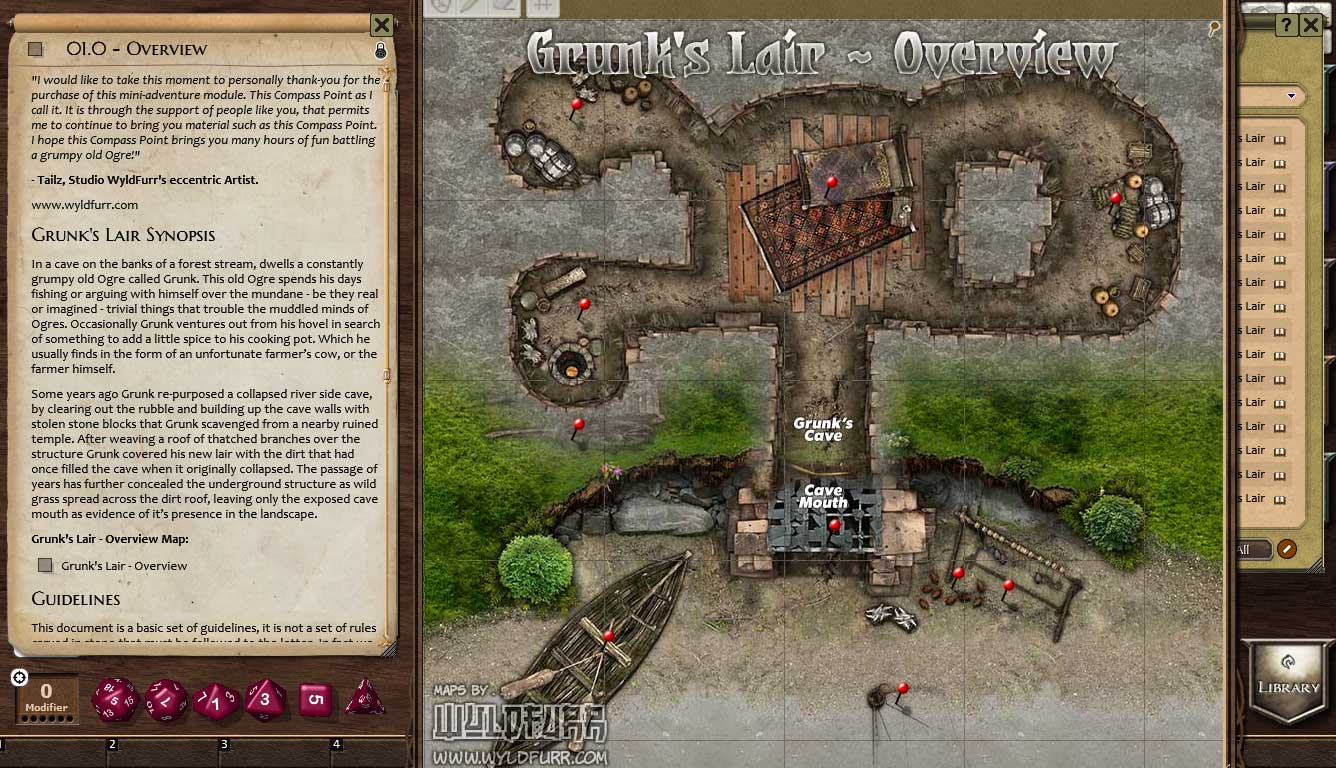This screenshot has height=768, width=1336.
Task: Click the red pin on the ogre's bed
Action: [x=831, y=183]
